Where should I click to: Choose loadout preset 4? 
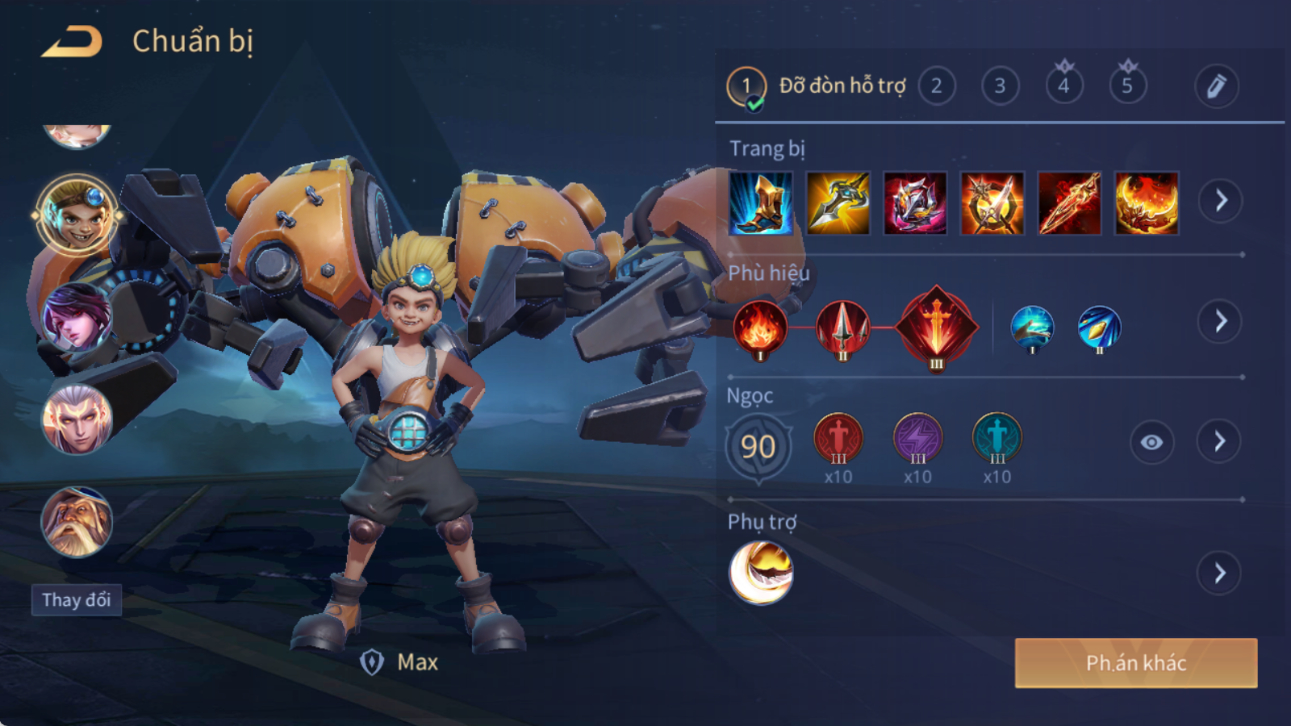coord(1063,87)
